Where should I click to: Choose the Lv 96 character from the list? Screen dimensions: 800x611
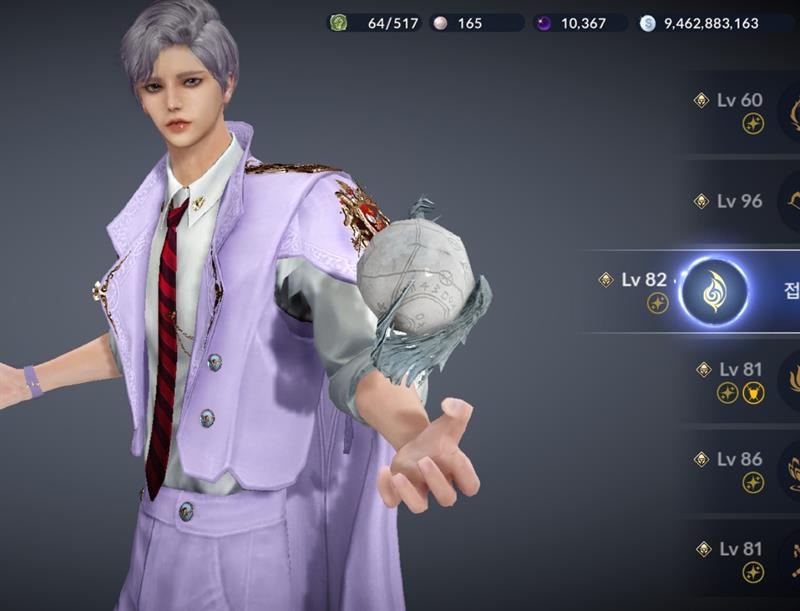[742, 201]
